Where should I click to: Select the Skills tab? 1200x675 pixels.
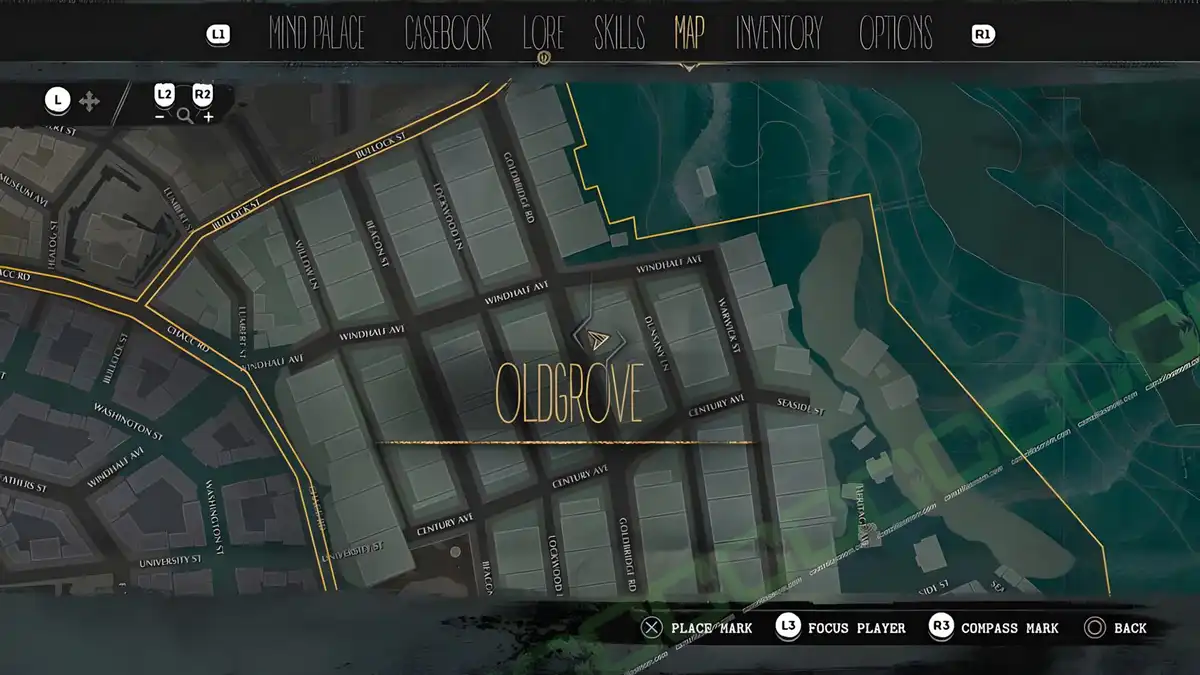(x=619, y=34)
